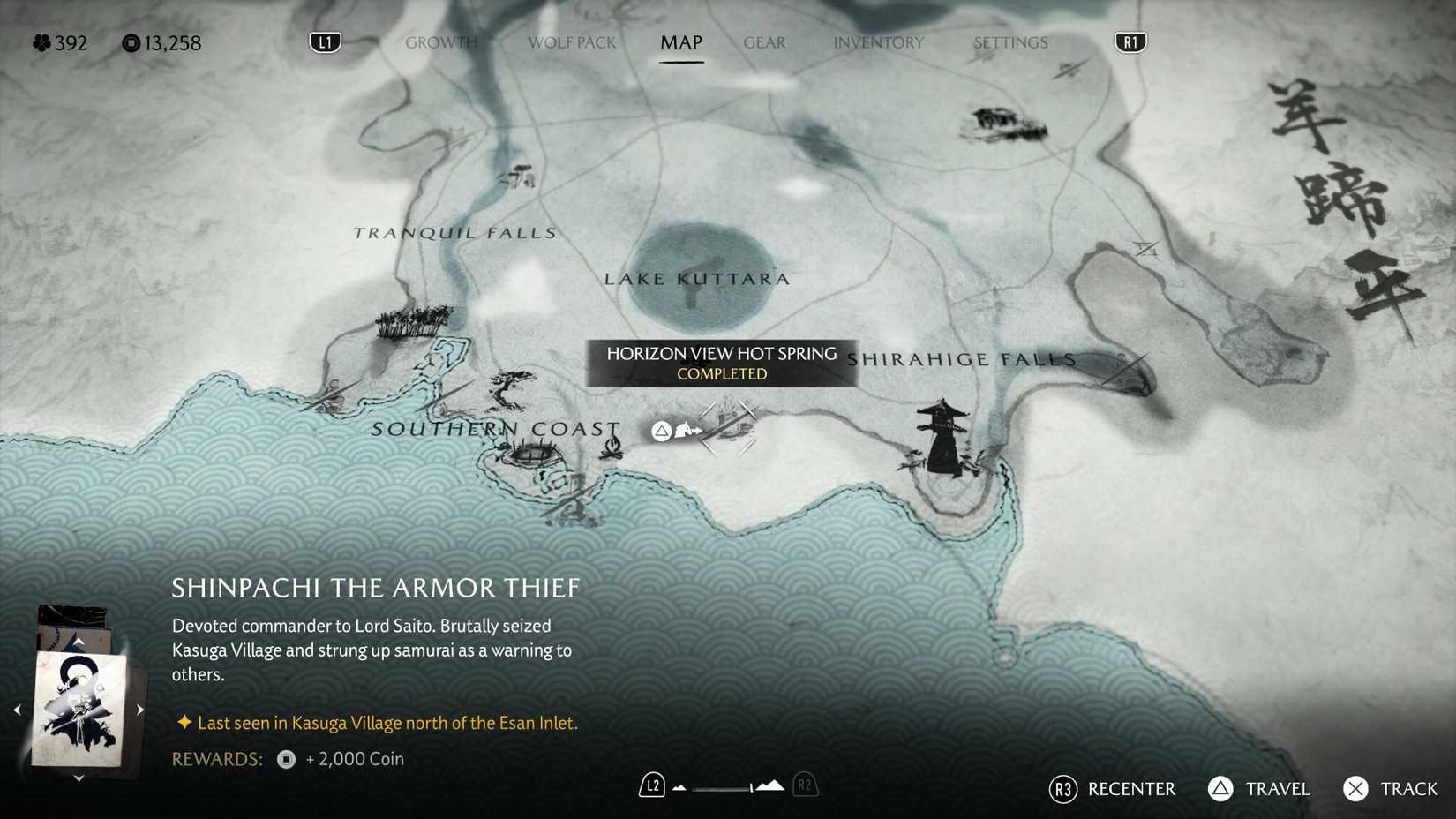Click the horse fast-travel icon beside the spring marker
The image size is (1456, 819).
pos(687,431)
